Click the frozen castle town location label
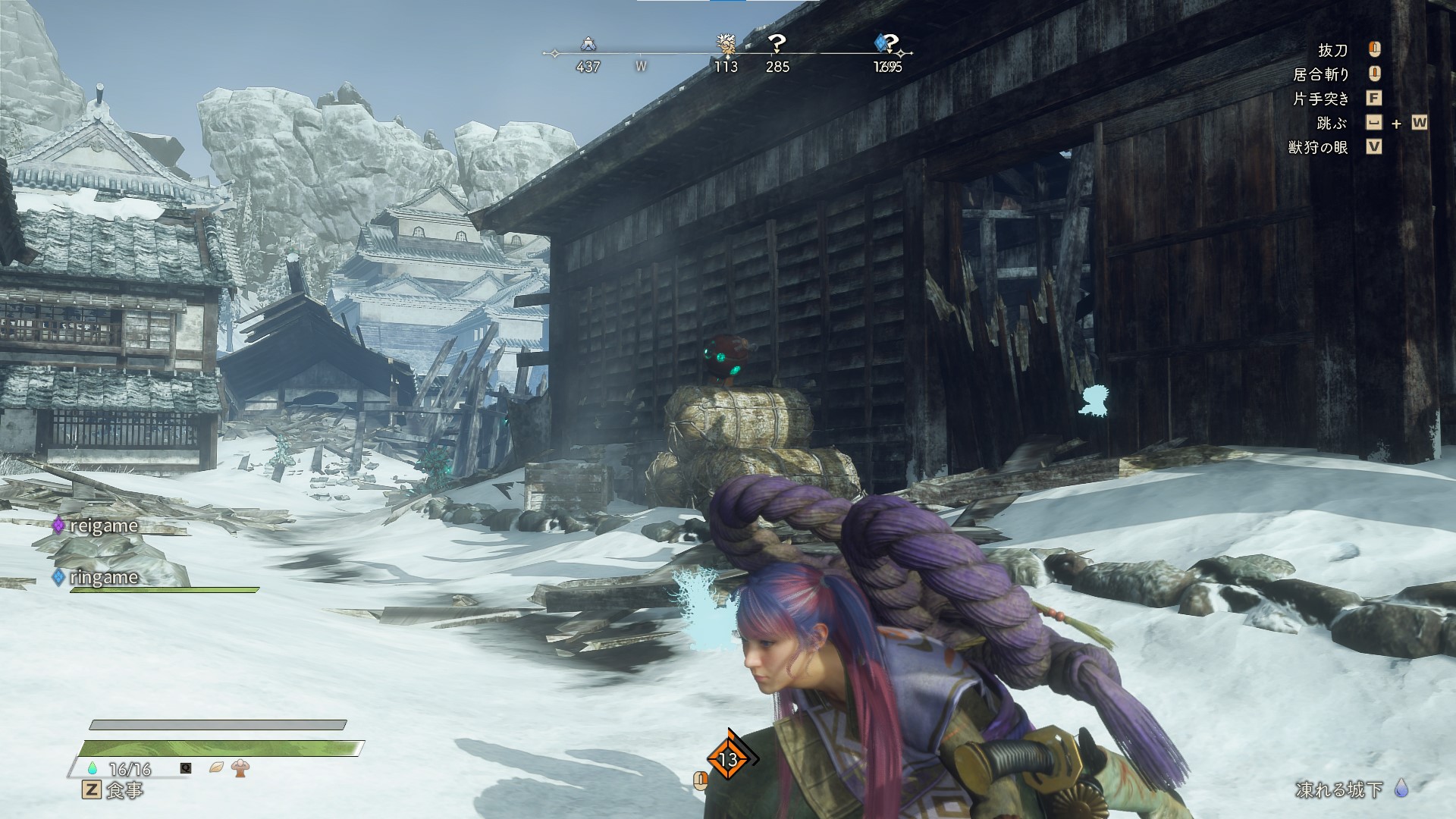 point(1338,789)
